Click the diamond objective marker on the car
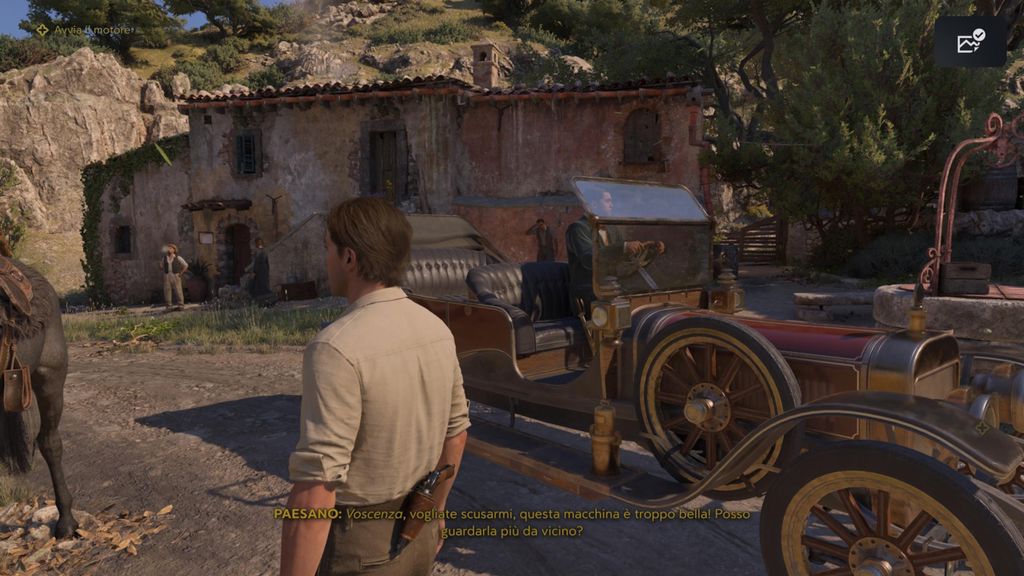The width and height of the screenshot is (1024, 576). click(x=982, y=428)
